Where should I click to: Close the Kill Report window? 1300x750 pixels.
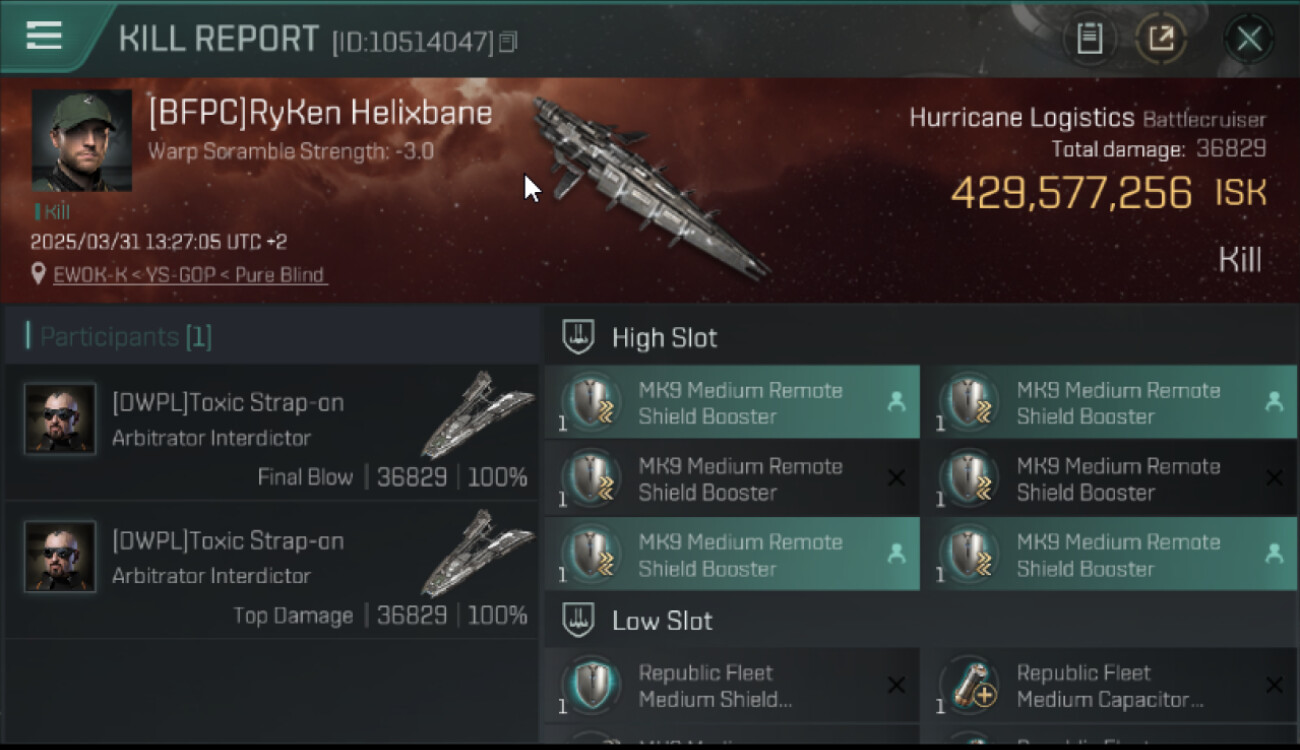[1248, 39]
